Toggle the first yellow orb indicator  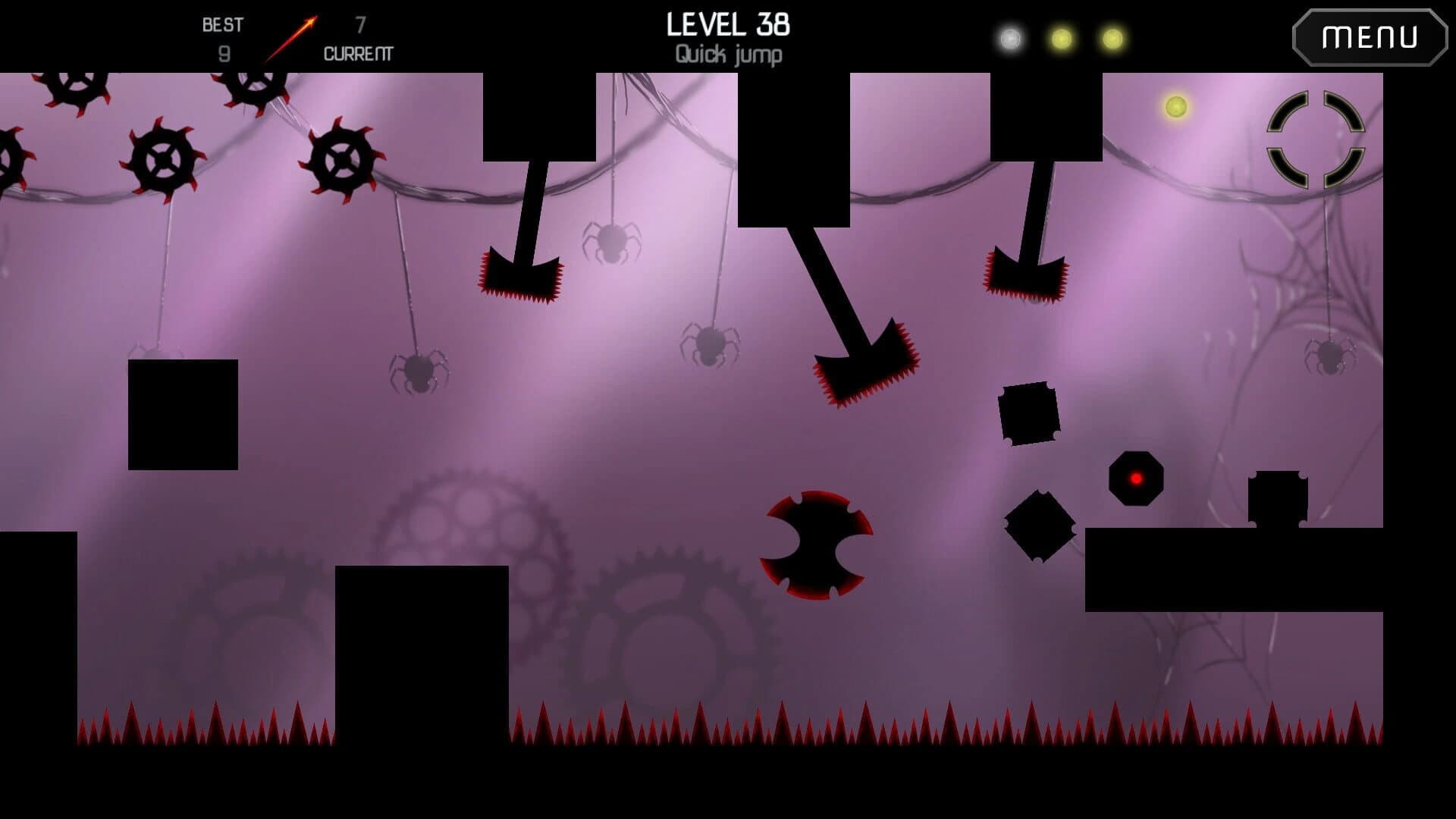[1062, 36]
